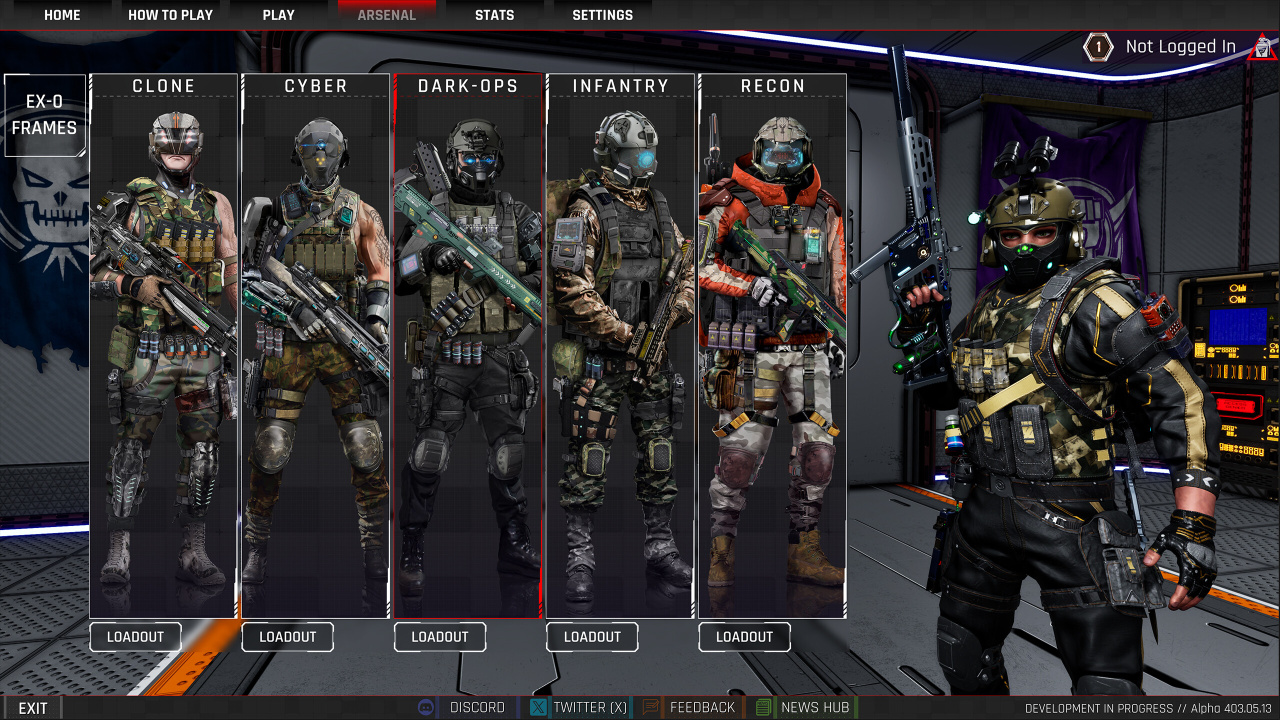
Task: Select the Dark-Ops exo-frame card
Action: [468, 345]
